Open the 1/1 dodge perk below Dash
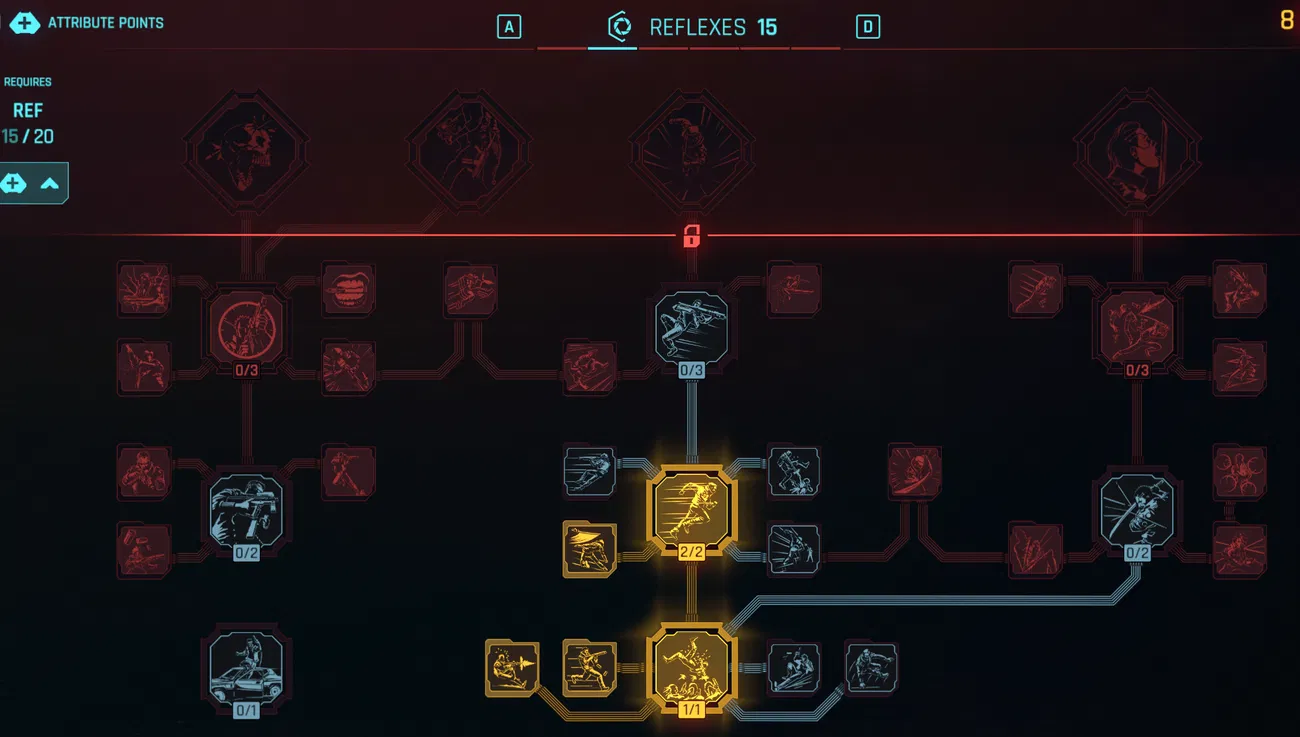Image resolution: width=1300 pixels, height=737 pixels. coord(693,670)
